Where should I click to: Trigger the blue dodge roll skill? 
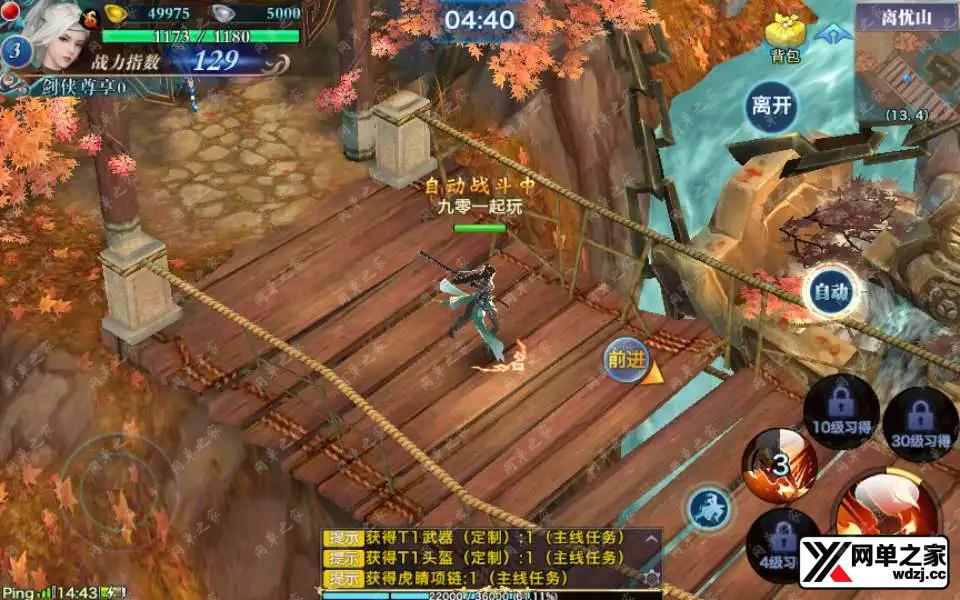tap(708, 509)
